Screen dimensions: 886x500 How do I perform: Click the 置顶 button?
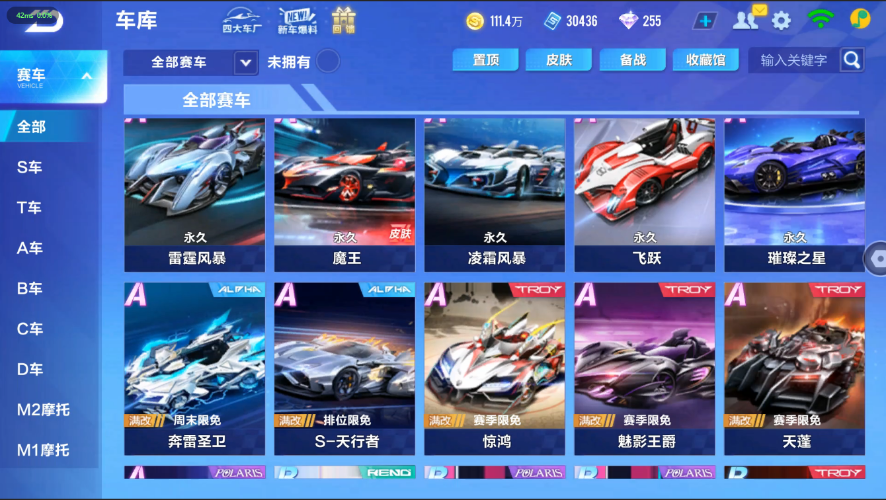[x=485, y=60]
